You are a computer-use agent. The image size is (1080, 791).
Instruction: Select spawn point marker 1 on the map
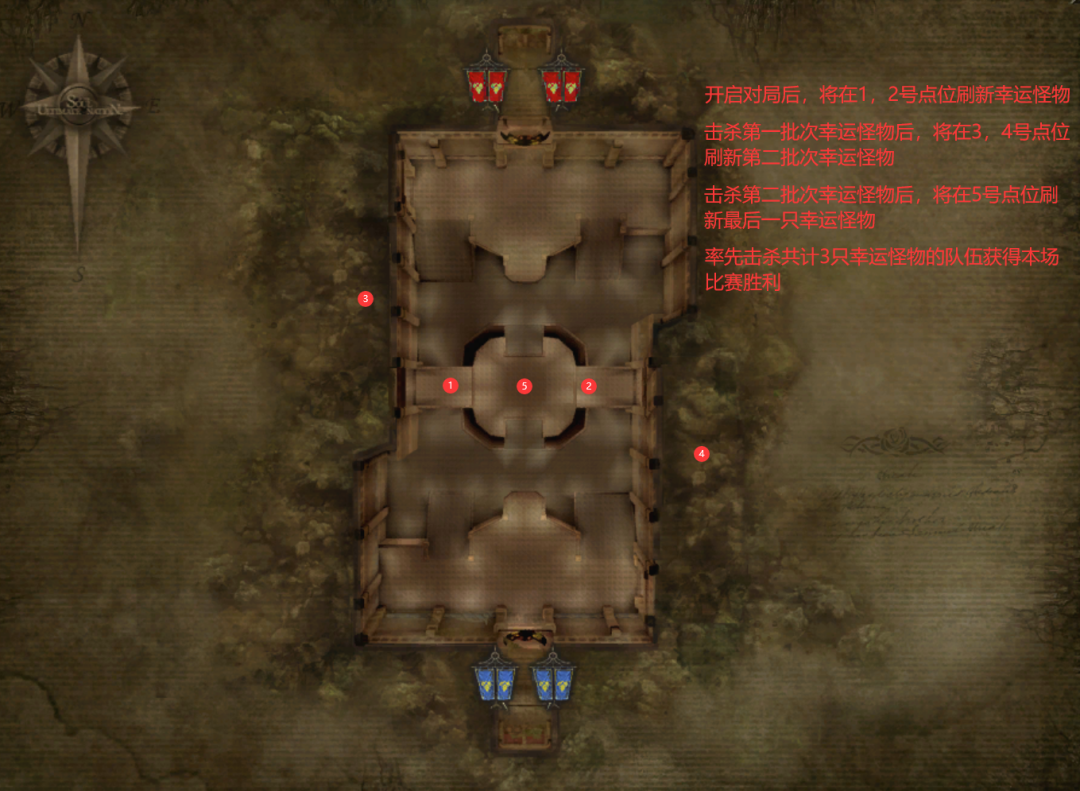pyautogui.click(x=450, y=385)
